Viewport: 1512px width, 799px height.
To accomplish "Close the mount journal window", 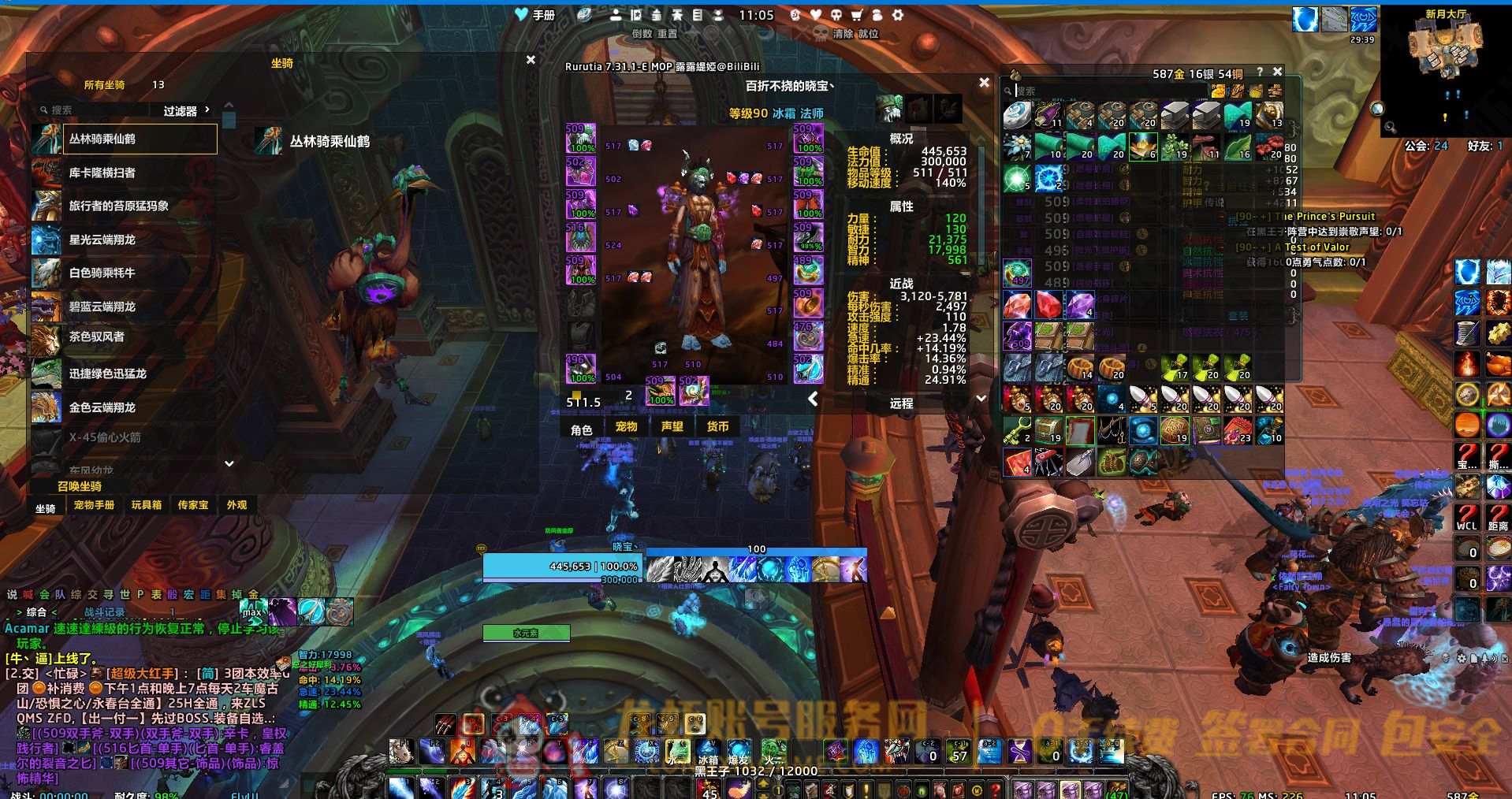I will tap(531, 60).
